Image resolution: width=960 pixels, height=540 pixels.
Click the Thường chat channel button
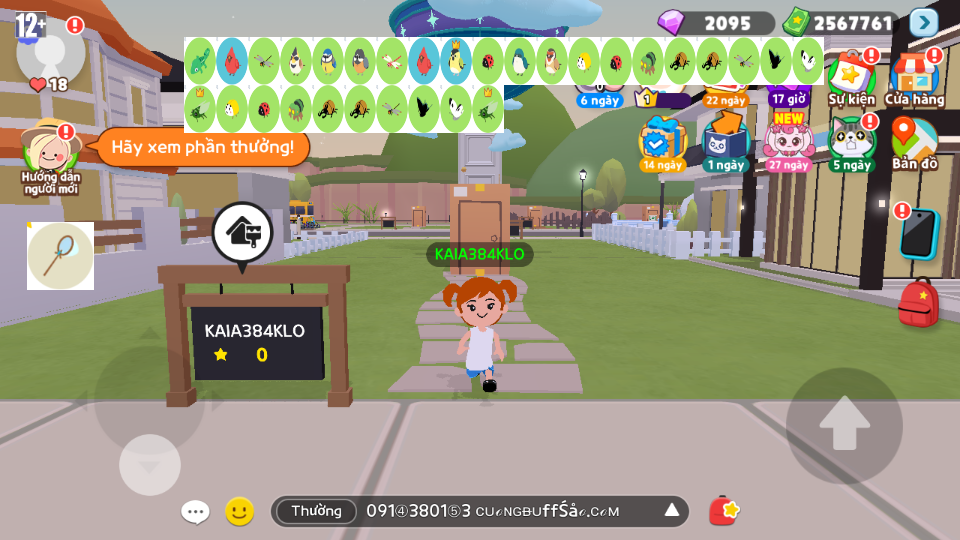[316, 511]
